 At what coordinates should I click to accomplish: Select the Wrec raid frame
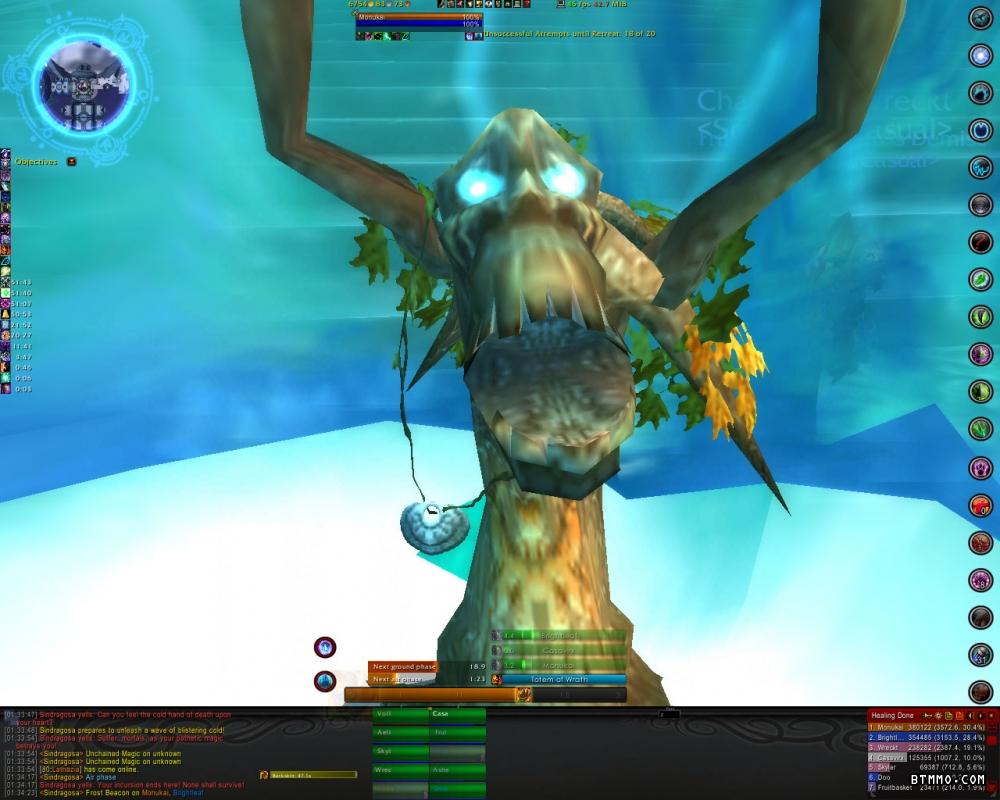coord(400,771)
